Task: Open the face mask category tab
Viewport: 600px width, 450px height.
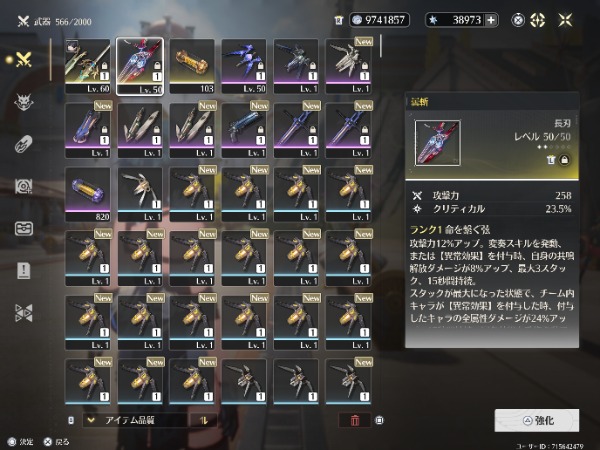Action: [x=24, y=228]
